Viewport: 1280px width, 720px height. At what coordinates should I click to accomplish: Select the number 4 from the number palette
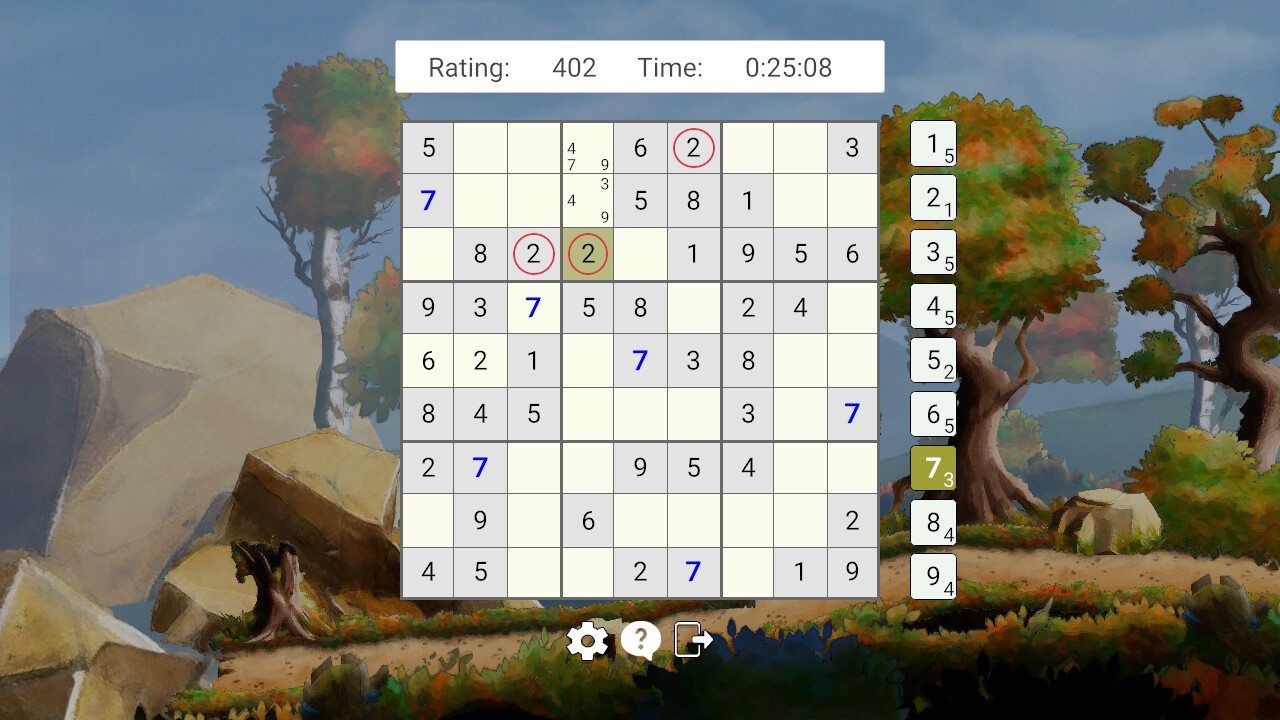pos(933,306)
